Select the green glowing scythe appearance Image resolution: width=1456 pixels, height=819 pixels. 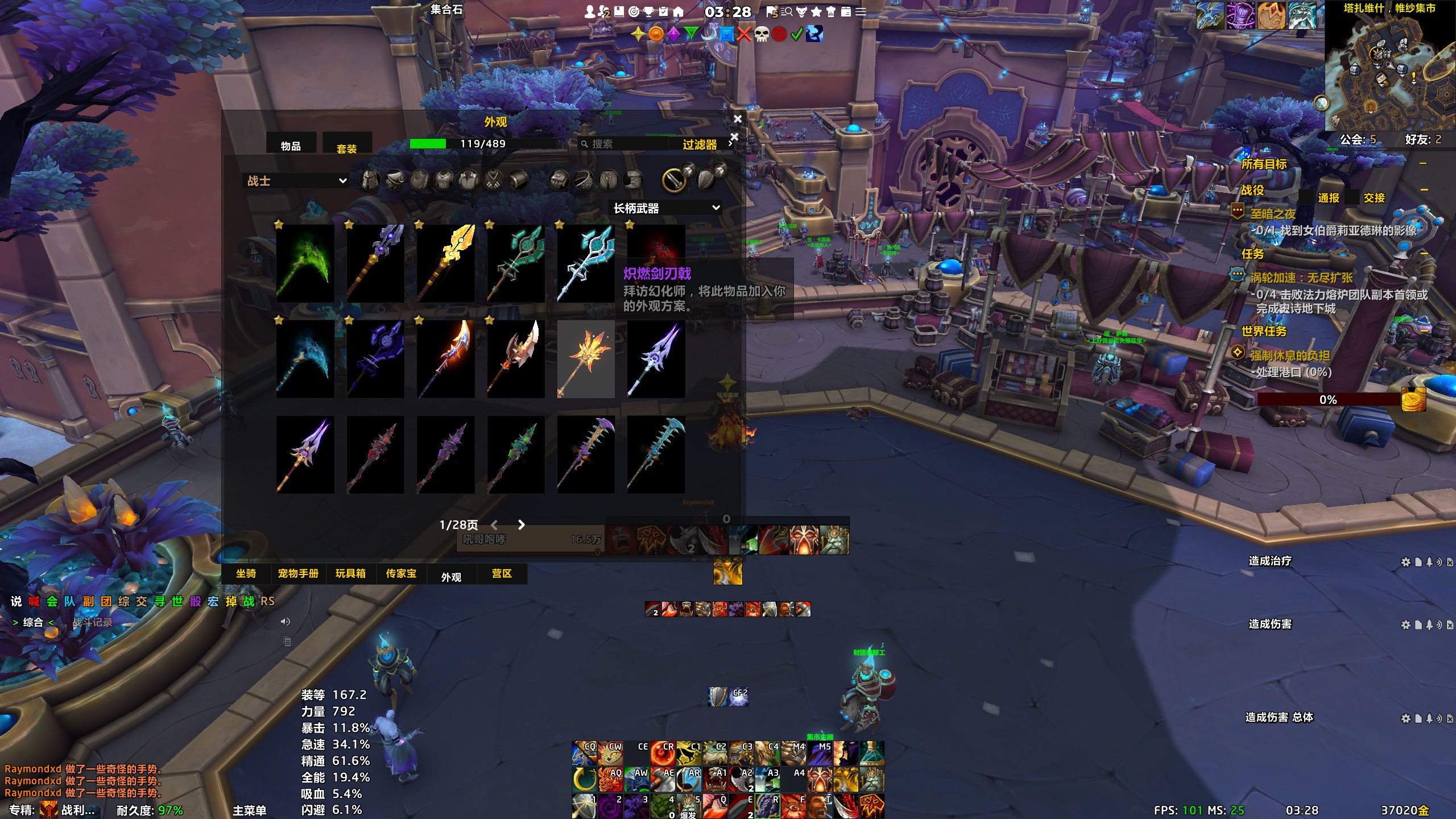[305, 263]
